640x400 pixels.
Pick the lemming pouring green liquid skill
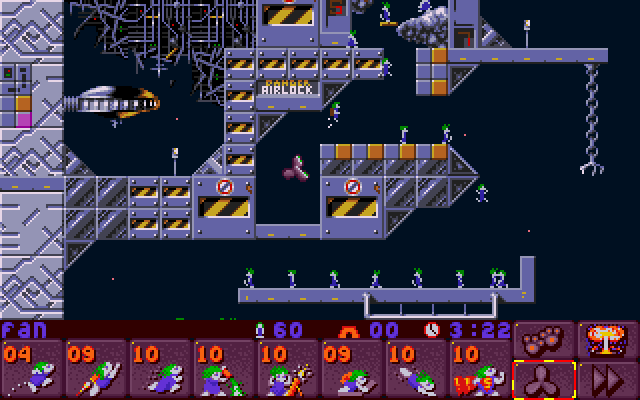tap(224, 370)
